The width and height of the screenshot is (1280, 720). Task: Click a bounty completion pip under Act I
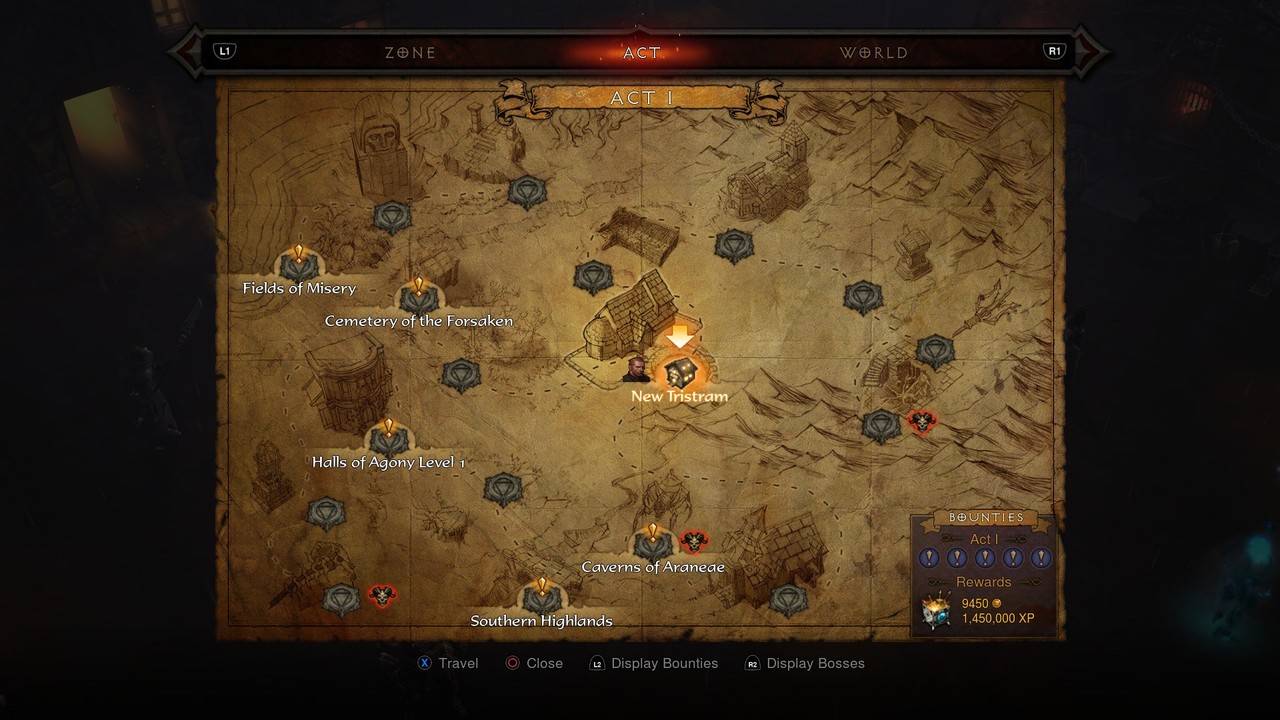point(929,558)
